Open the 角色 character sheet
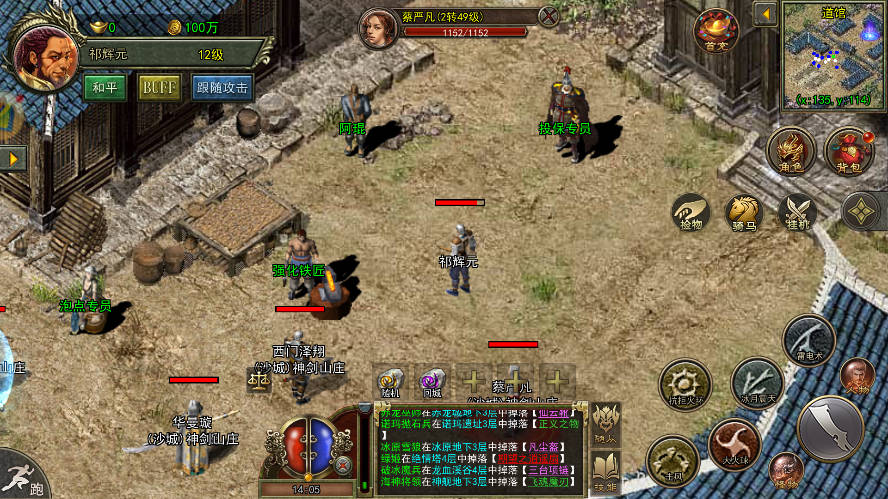888x499 pixels. coord(791,152)
